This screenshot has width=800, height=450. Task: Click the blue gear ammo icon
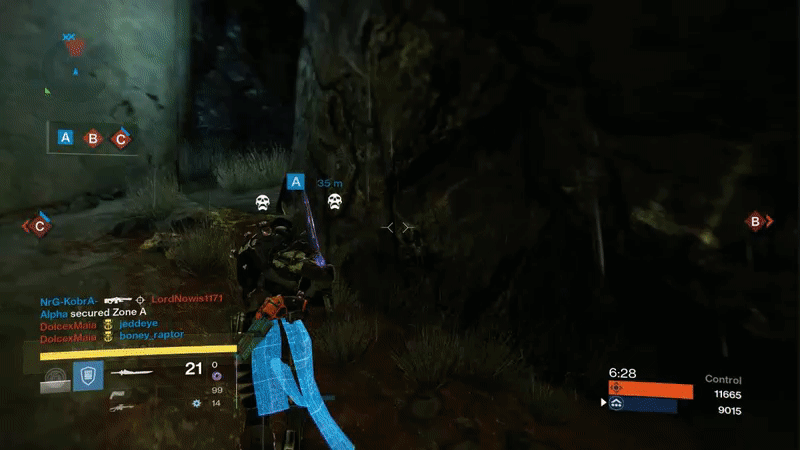(196, 403)
